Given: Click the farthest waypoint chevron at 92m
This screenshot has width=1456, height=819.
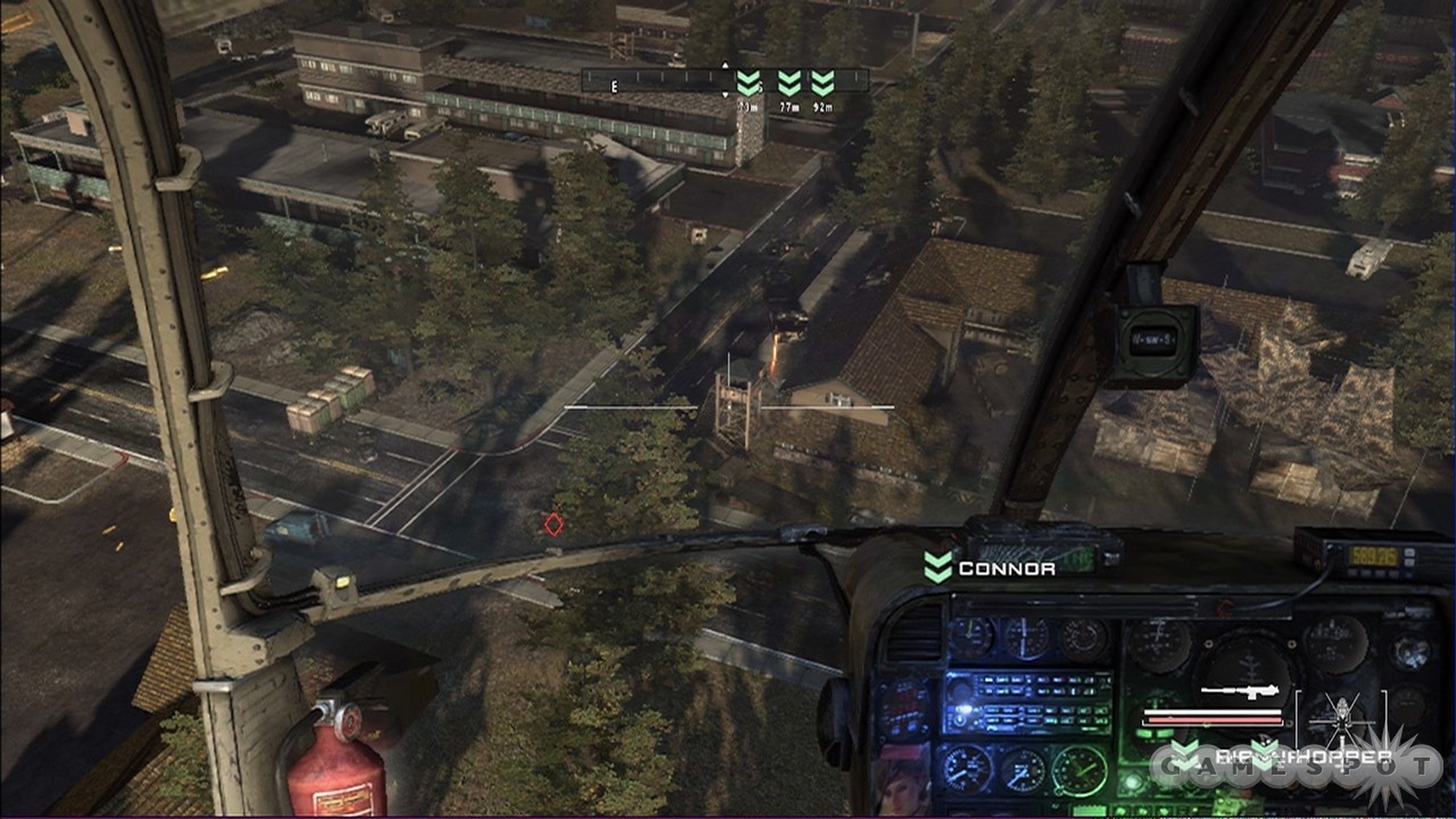Looking at the screenshot, I should [822, 84].
